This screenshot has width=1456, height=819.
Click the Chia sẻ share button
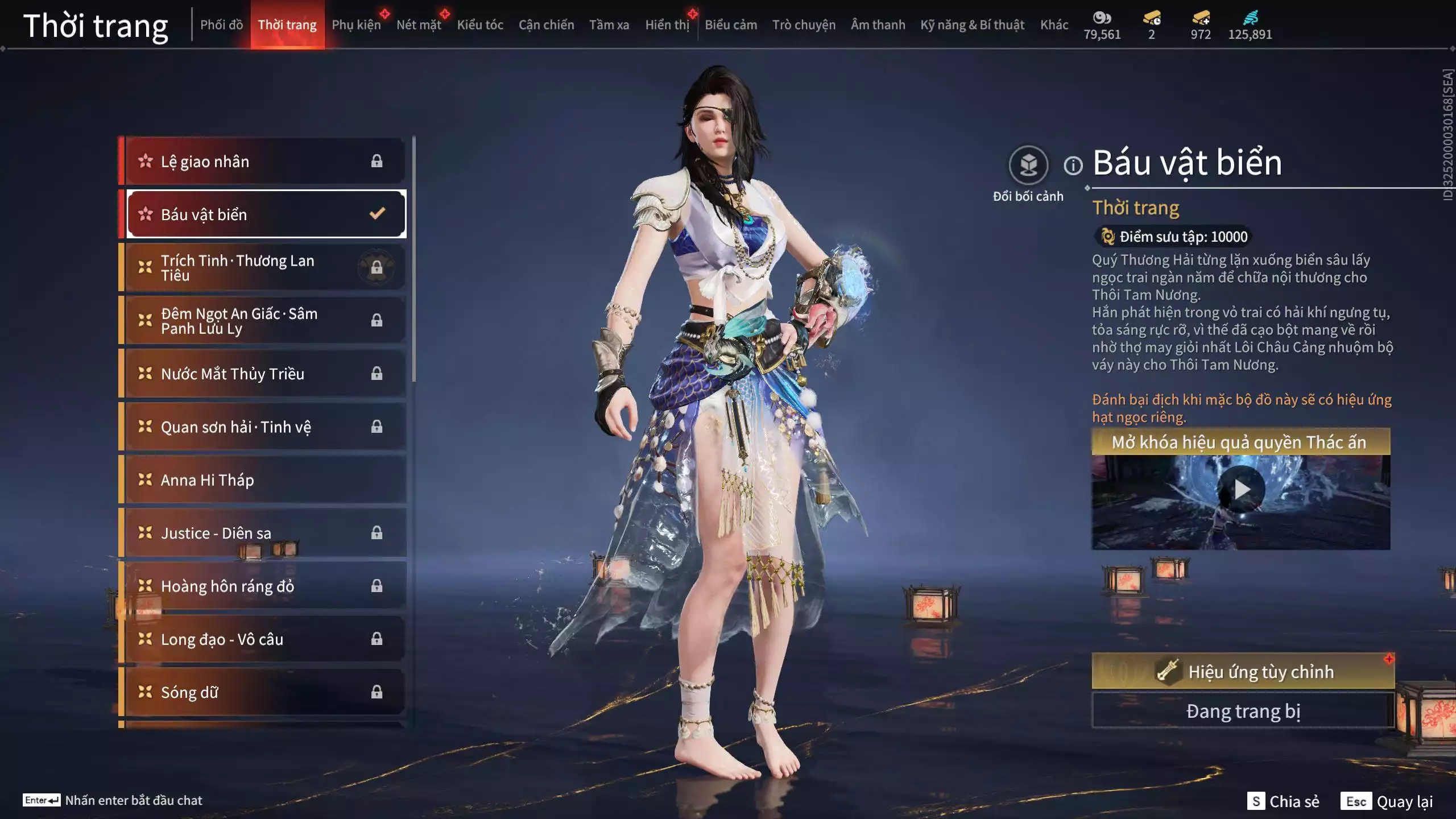point(1283,801)
